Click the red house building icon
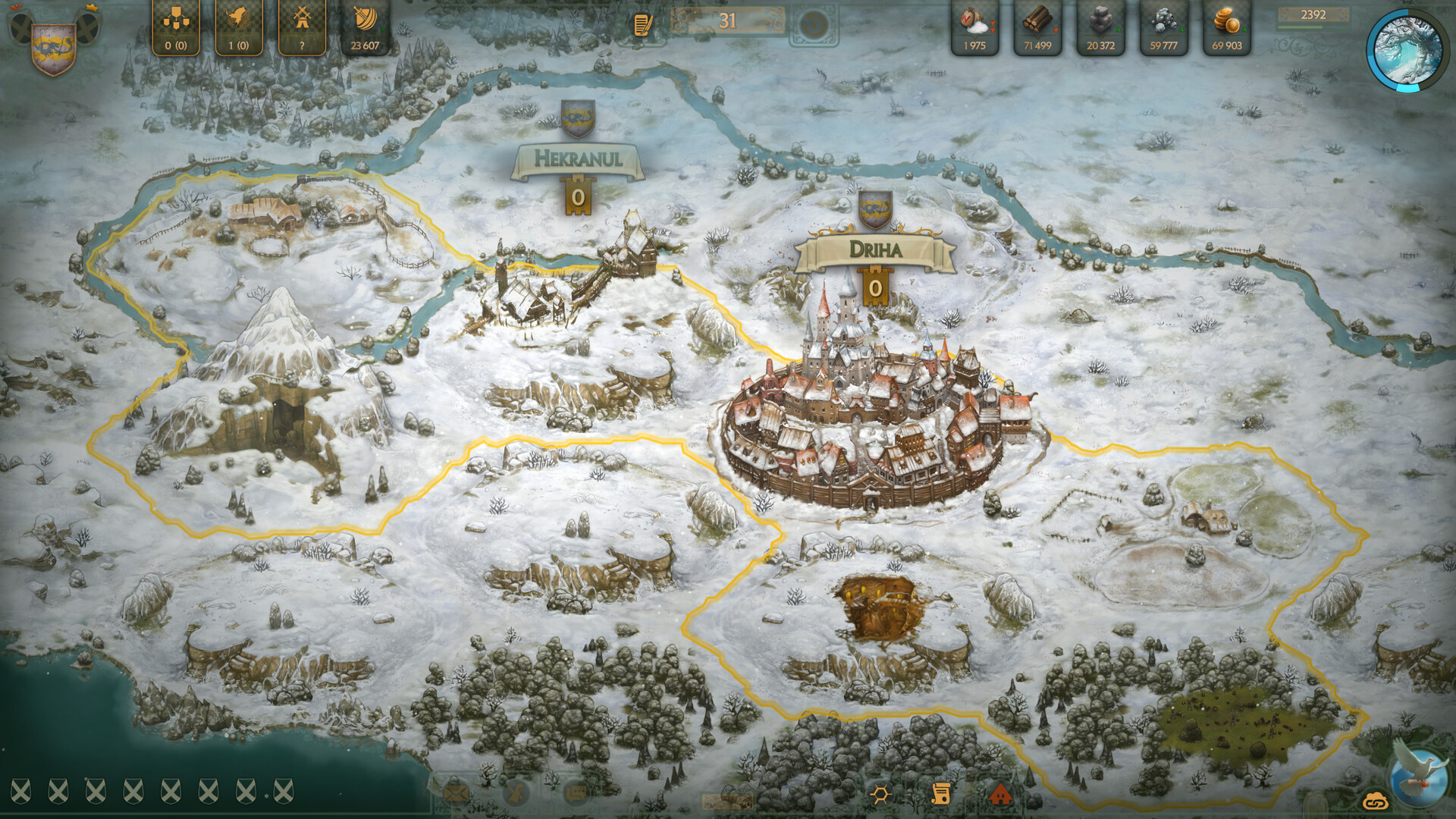The height and width of the screenshot is (819, 1456). [x=1003, y=794]
